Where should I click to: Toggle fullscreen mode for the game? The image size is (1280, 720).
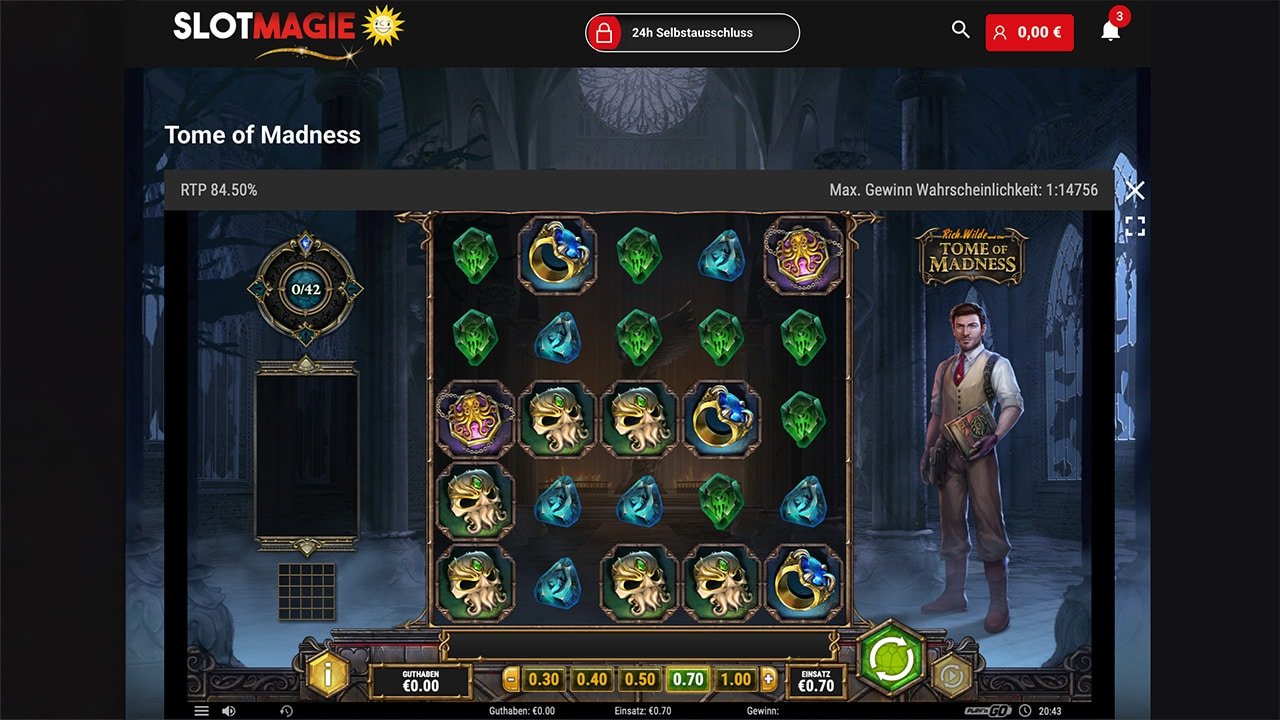click(1136, 226)
